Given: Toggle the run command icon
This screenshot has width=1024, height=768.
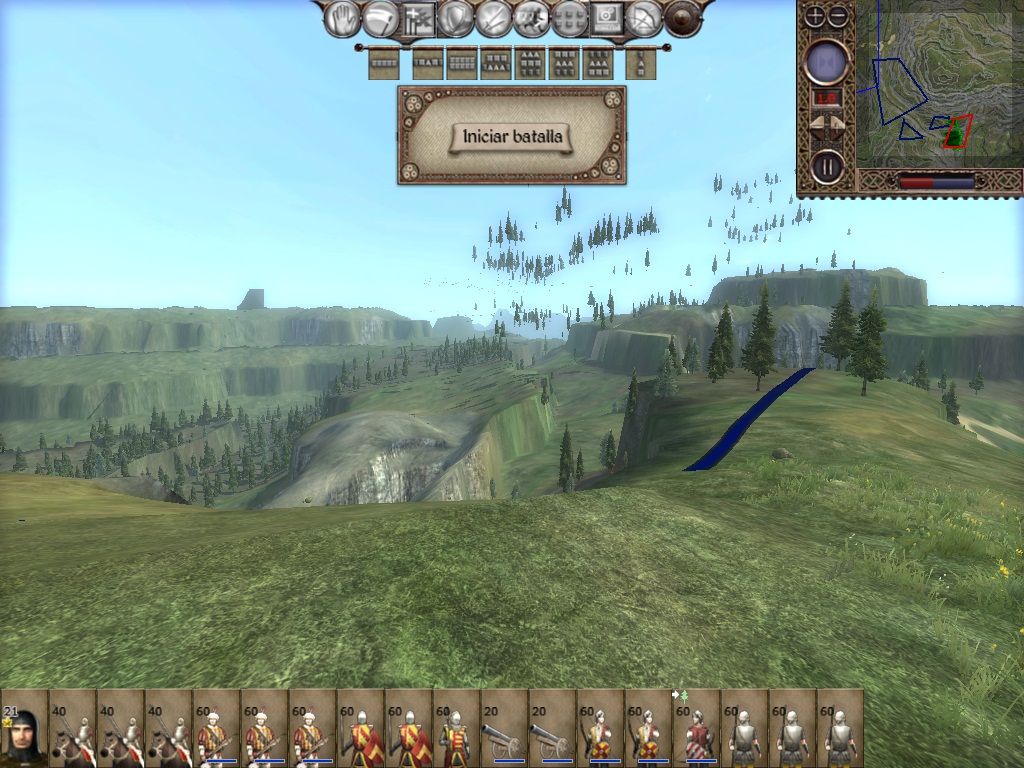Looking at the screenshot, I should (x=532, y=18).
